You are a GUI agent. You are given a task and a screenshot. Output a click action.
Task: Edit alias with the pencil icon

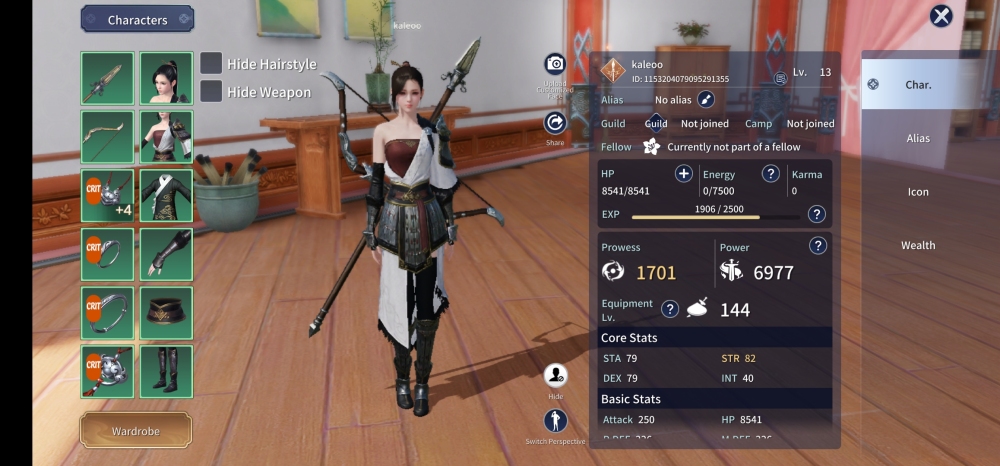706,99
